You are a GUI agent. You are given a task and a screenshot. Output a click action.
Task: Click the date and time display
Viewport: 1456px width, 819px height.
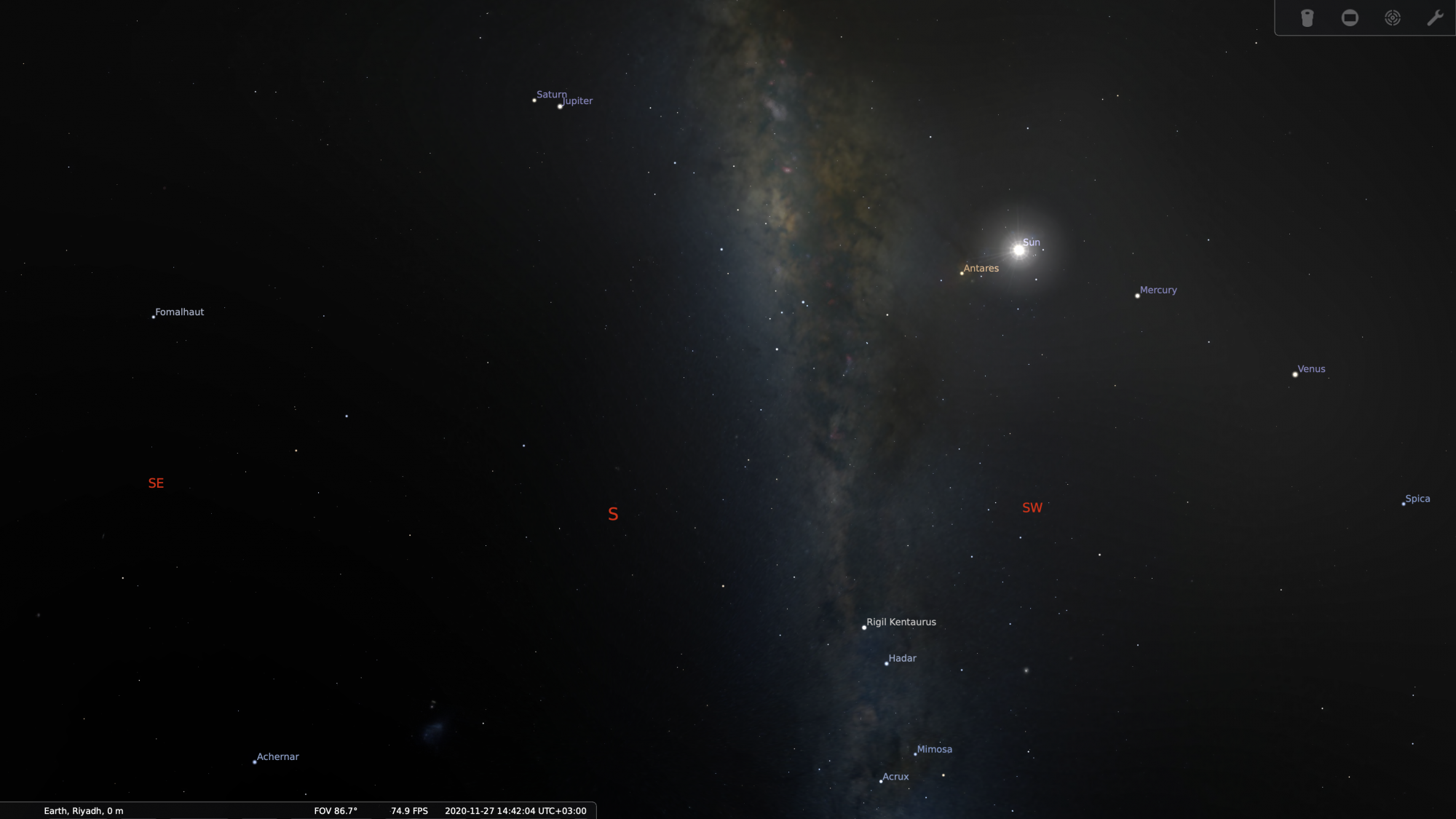[515, 811]
